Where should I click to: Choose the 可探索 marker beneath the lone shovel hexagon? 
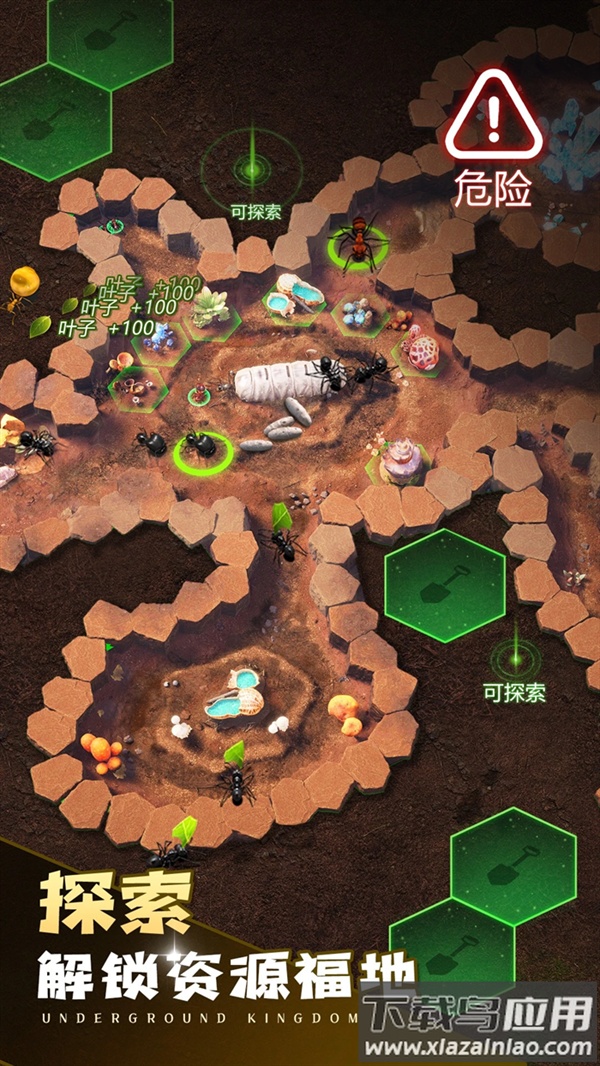515,661
